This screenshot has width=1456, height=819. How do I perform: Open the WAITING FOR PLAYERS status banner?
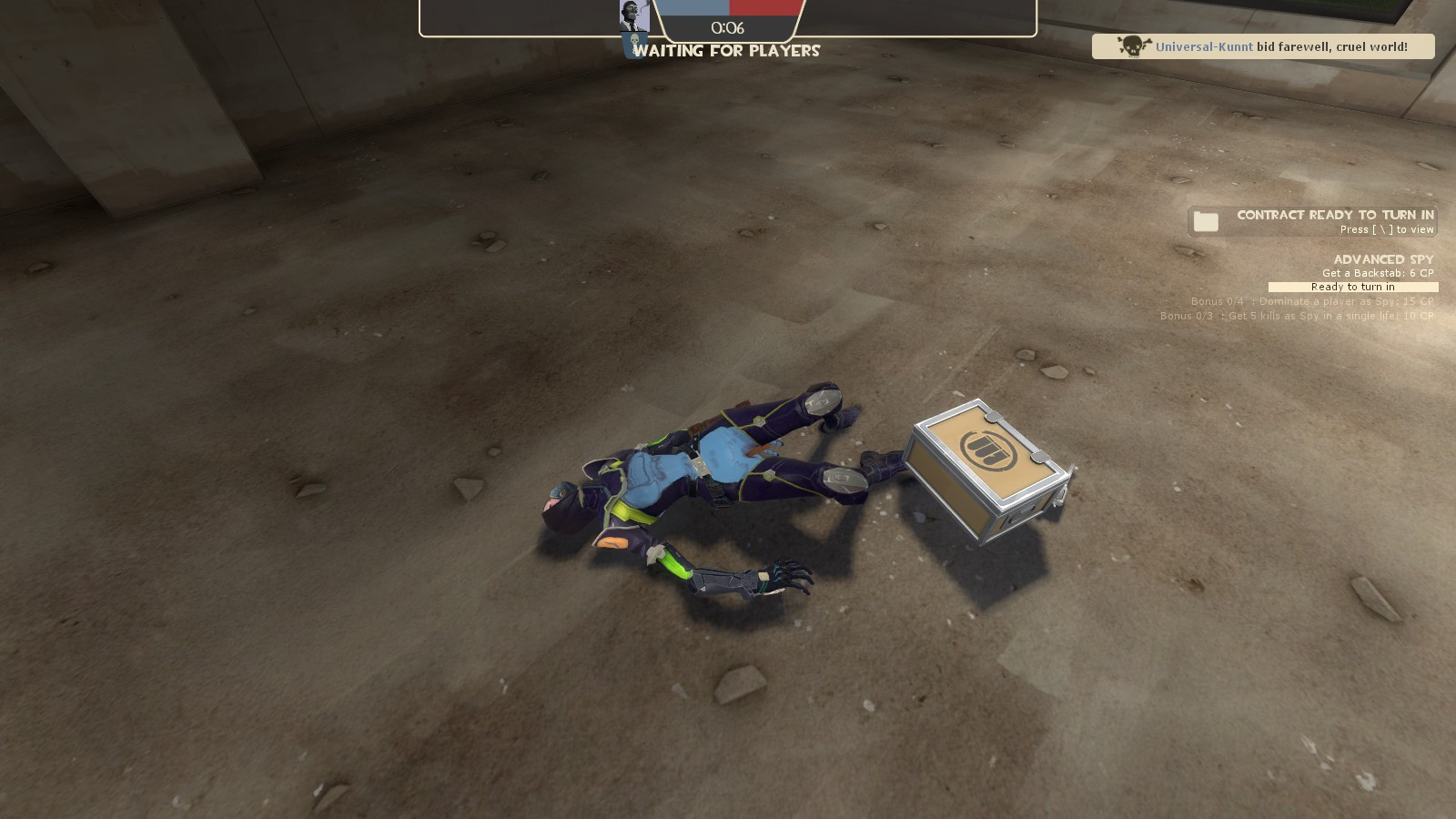727,51
